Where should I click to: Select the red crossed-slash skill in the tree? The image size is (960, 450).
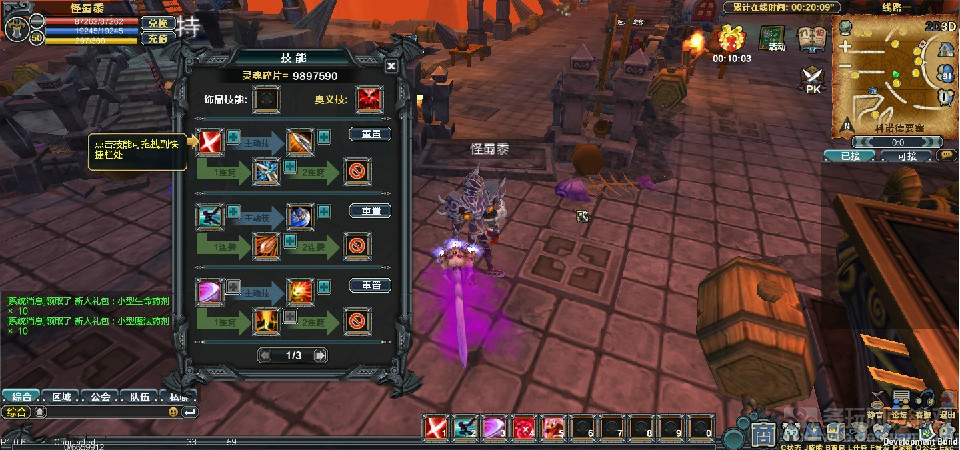click(x=211, y=141)
